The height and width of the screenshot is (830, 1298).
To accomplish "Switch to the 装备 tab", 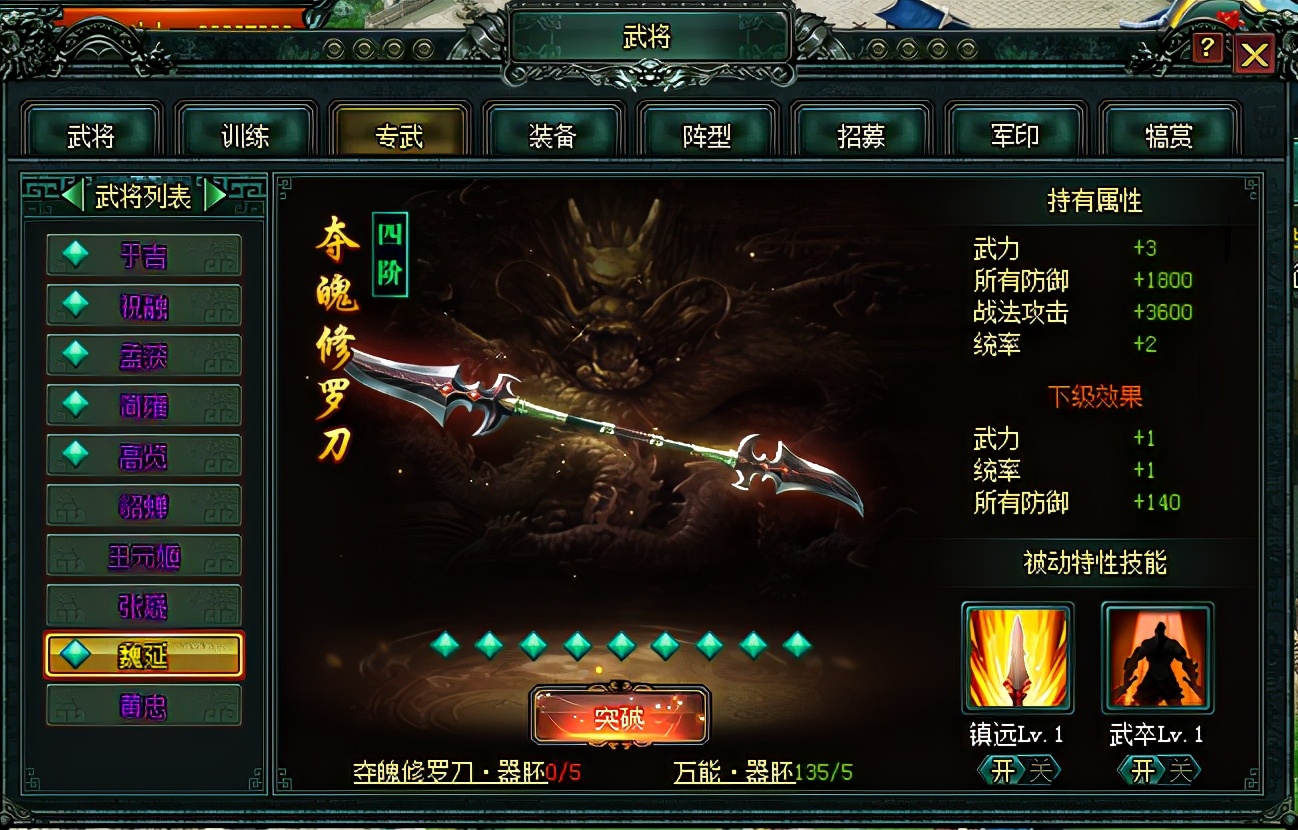I will [552, 131].
